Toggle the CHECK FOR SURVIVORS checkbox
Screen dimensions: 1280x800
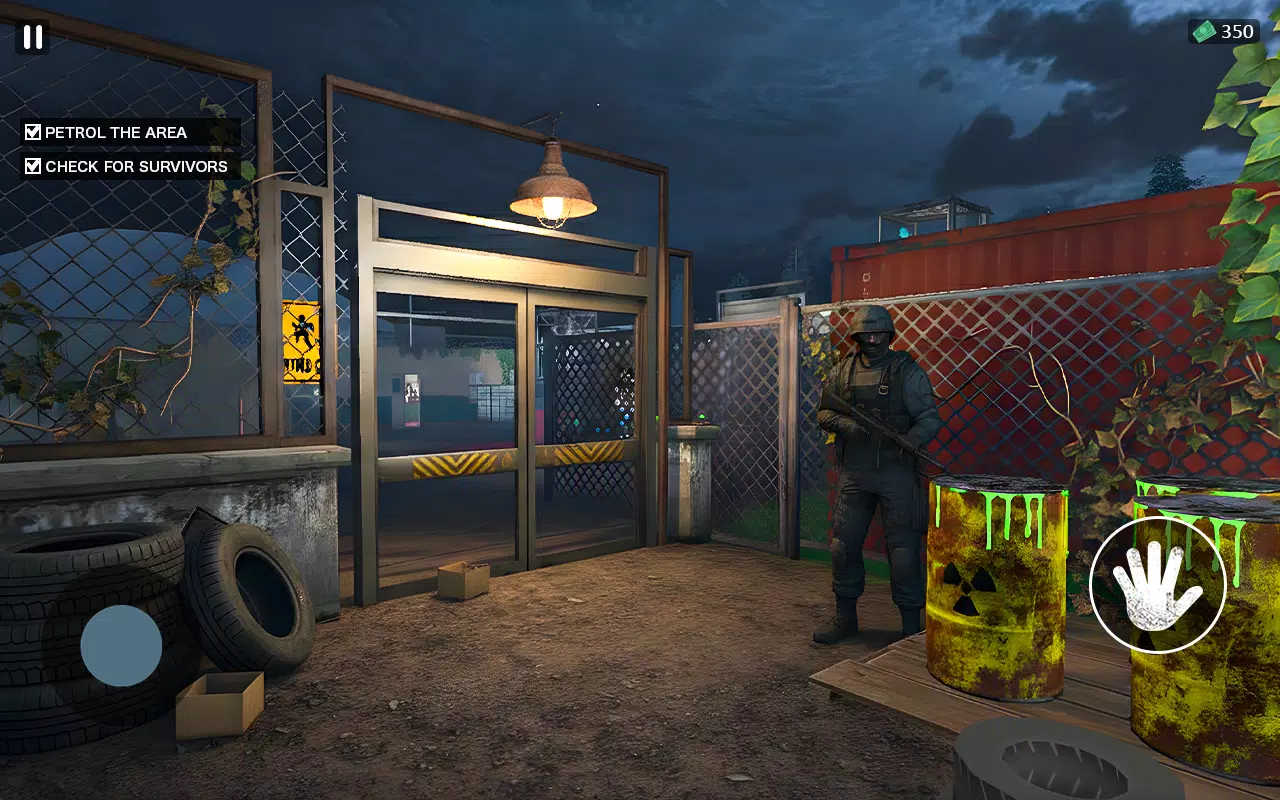click(x=31, y=165)
